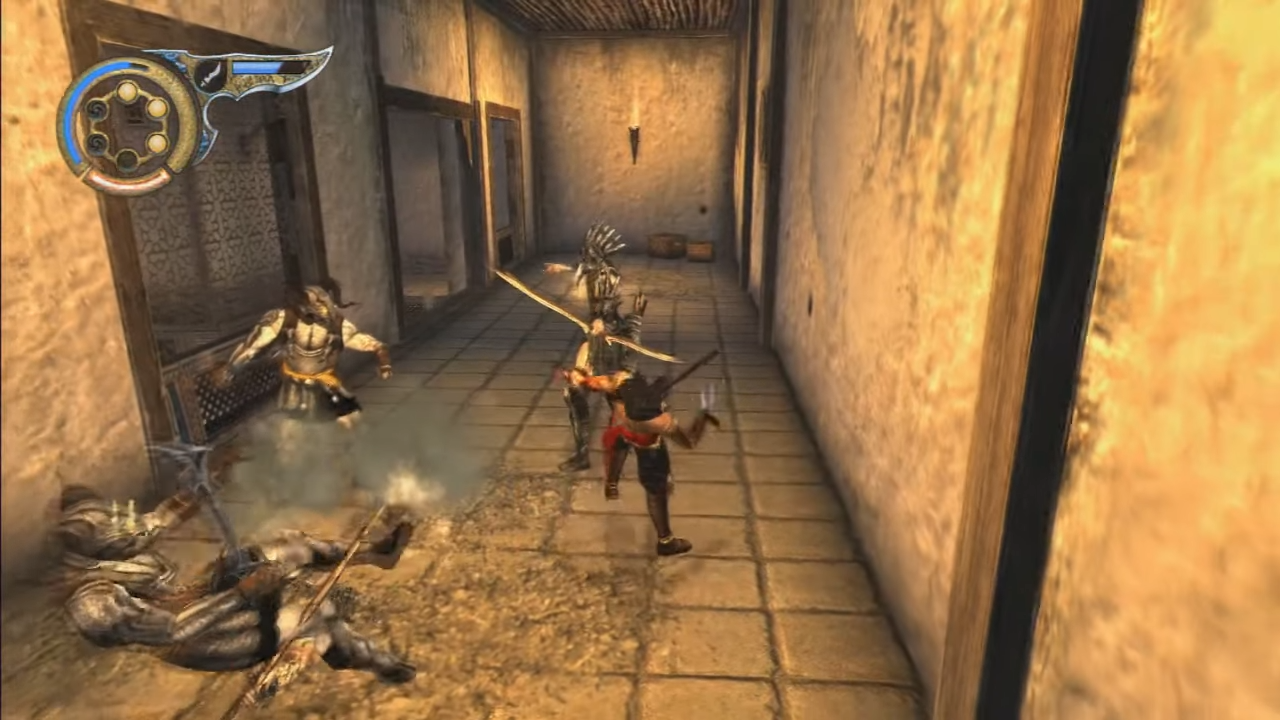Select the lower swirl slot on the dial

(x=98, y=144)
